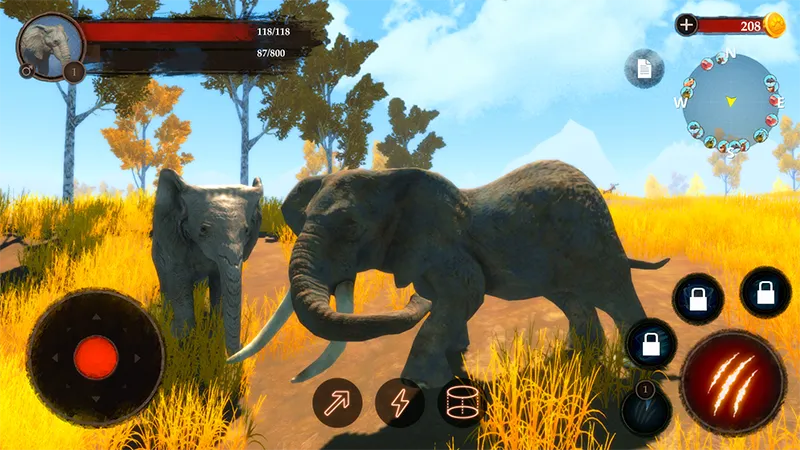
Task: Open the quest document icon
Action: tap(643, 68)
